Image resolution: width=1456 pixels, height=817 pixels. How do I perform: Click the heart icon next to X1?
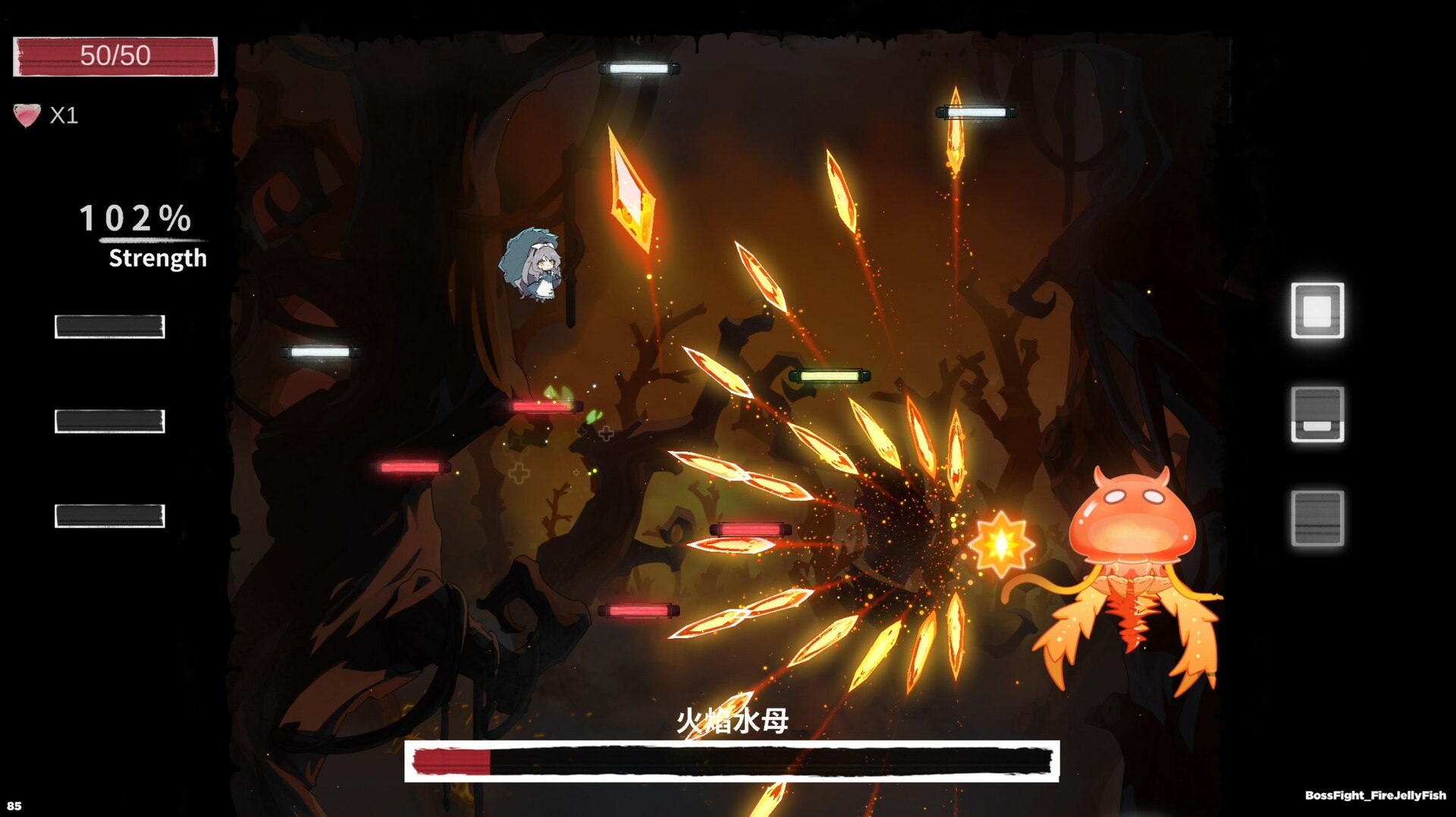pos(27,115)
